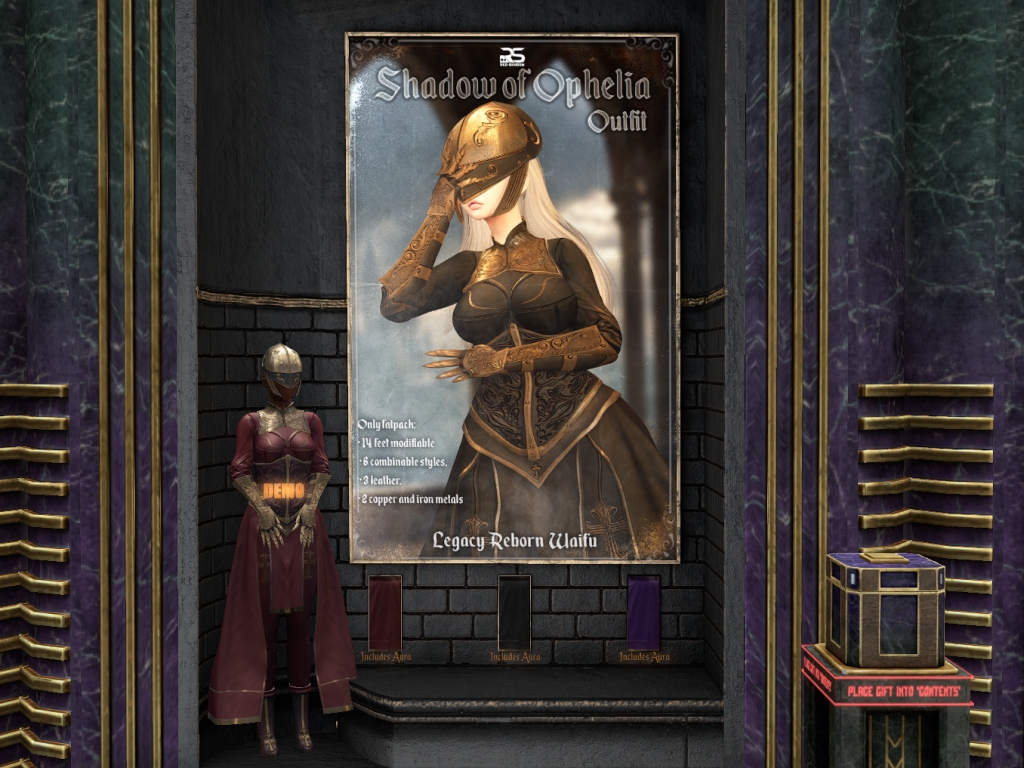Get the DEMO from the mannequin
Viewport: 1024px width, 768px height.
pos(281,491)
